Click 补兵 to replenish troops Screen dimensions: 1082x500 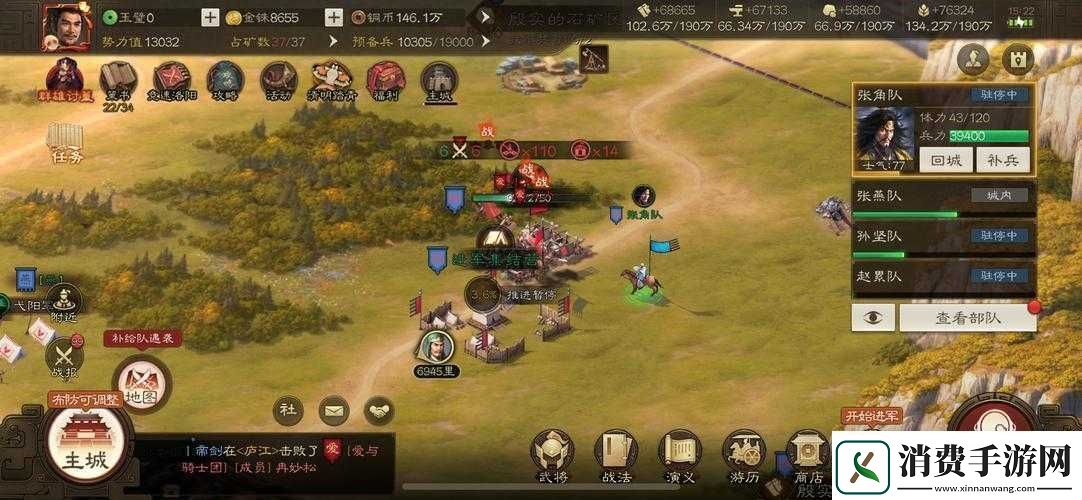(x=1002, y=159)
